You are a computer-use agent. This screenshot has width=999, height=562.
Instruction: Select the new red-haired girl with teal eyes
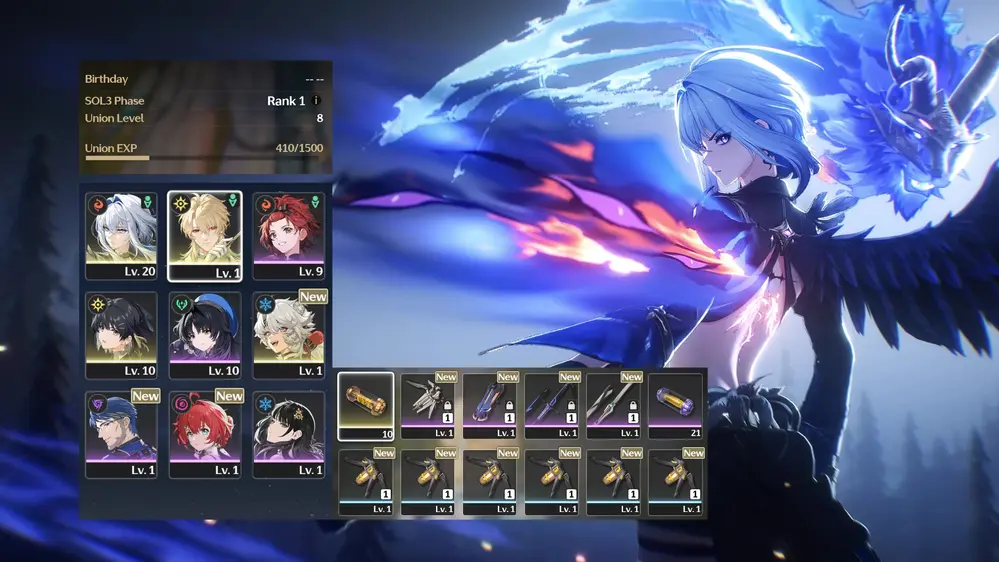[205, 433]
